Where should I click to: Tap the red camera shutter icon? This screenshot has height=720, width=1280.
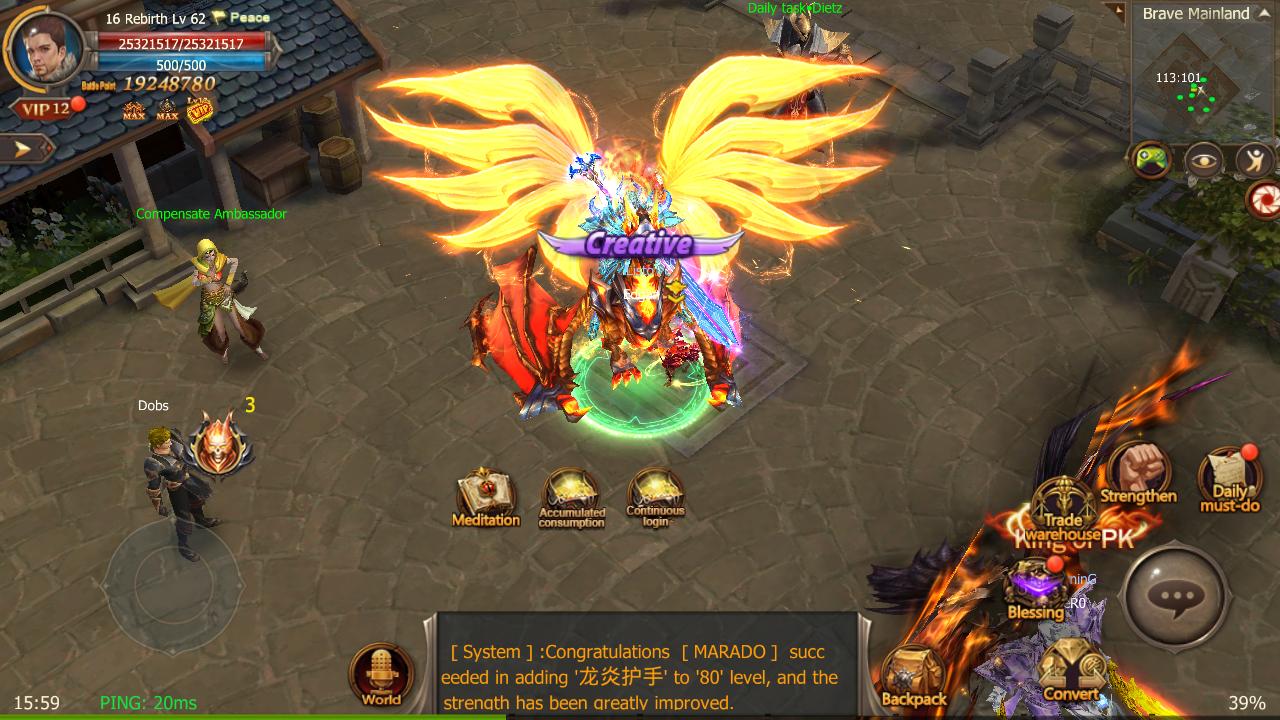(x=1265, y=200)
